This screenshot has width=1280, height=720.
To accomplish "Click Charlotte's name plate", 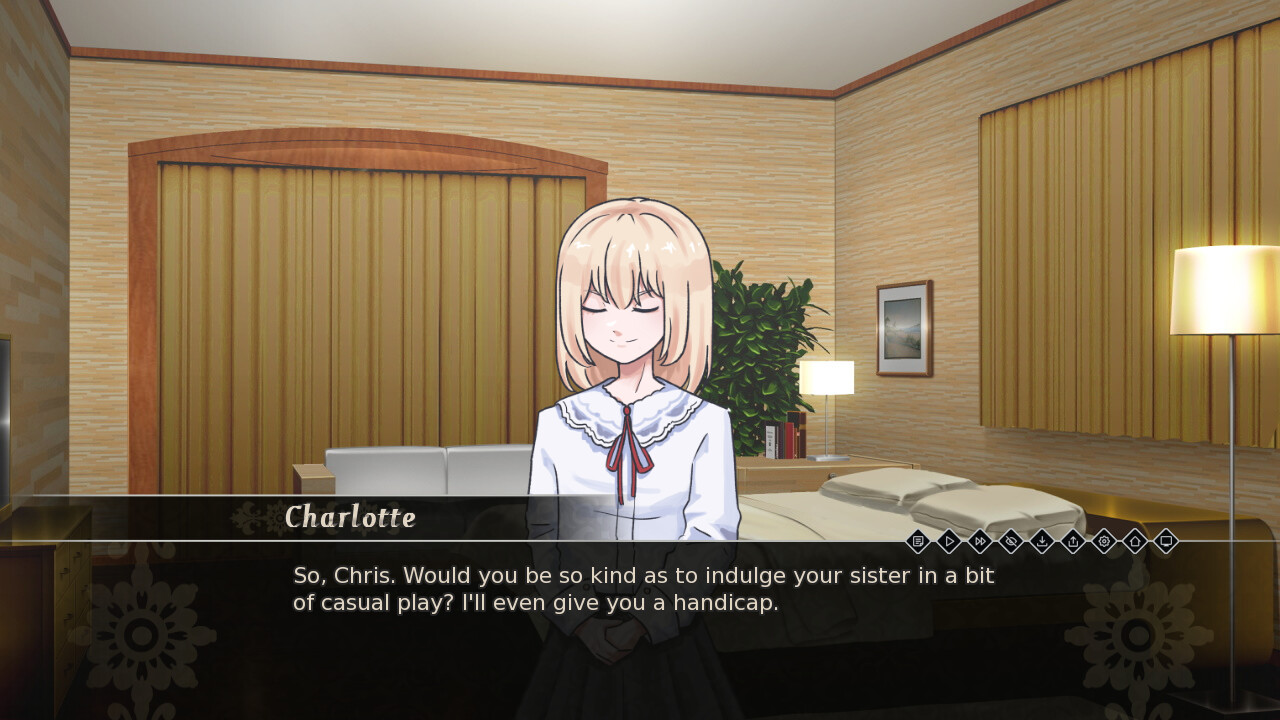I will (350, 518).
